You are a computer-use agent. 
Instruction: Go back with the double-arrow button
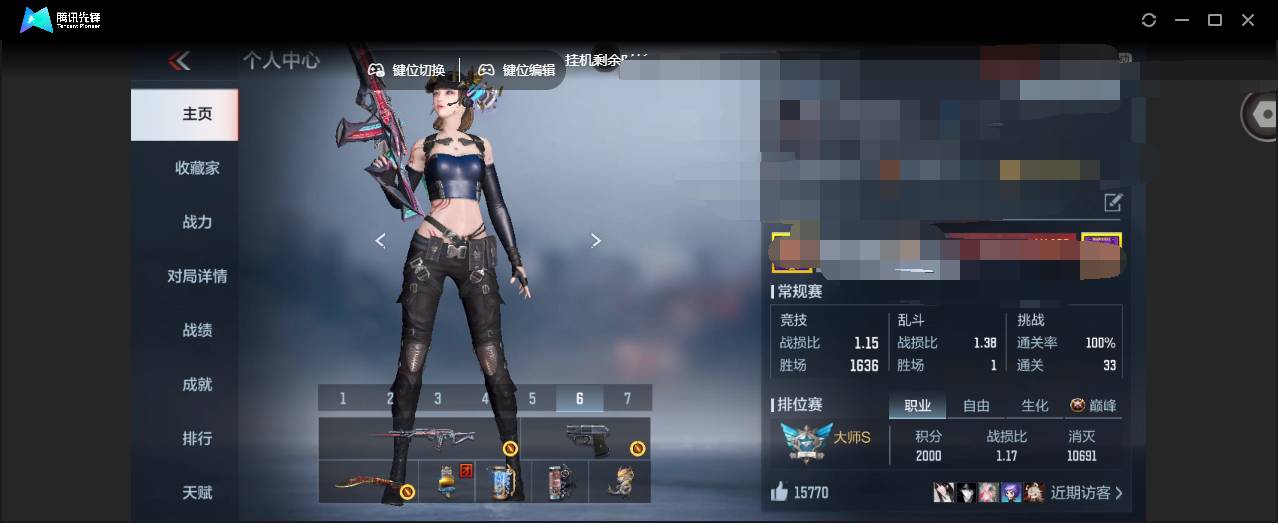click(x=180, y=62)
